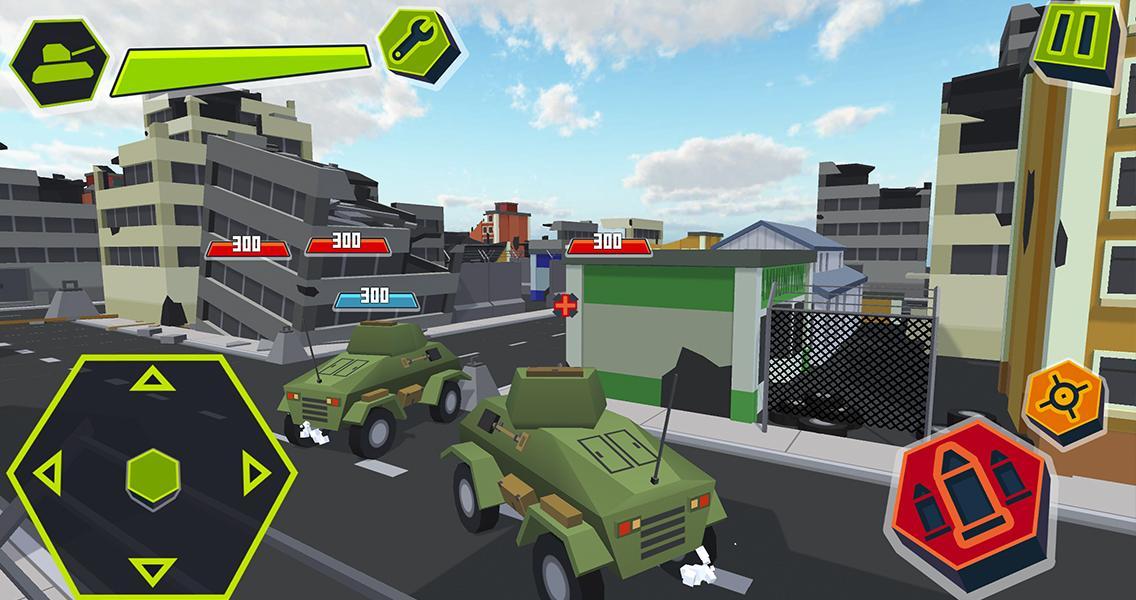This screenshot has width=1136, height=600.
Task: Turn left with the joystick's left arrow
Action: [x=47, y=473]
